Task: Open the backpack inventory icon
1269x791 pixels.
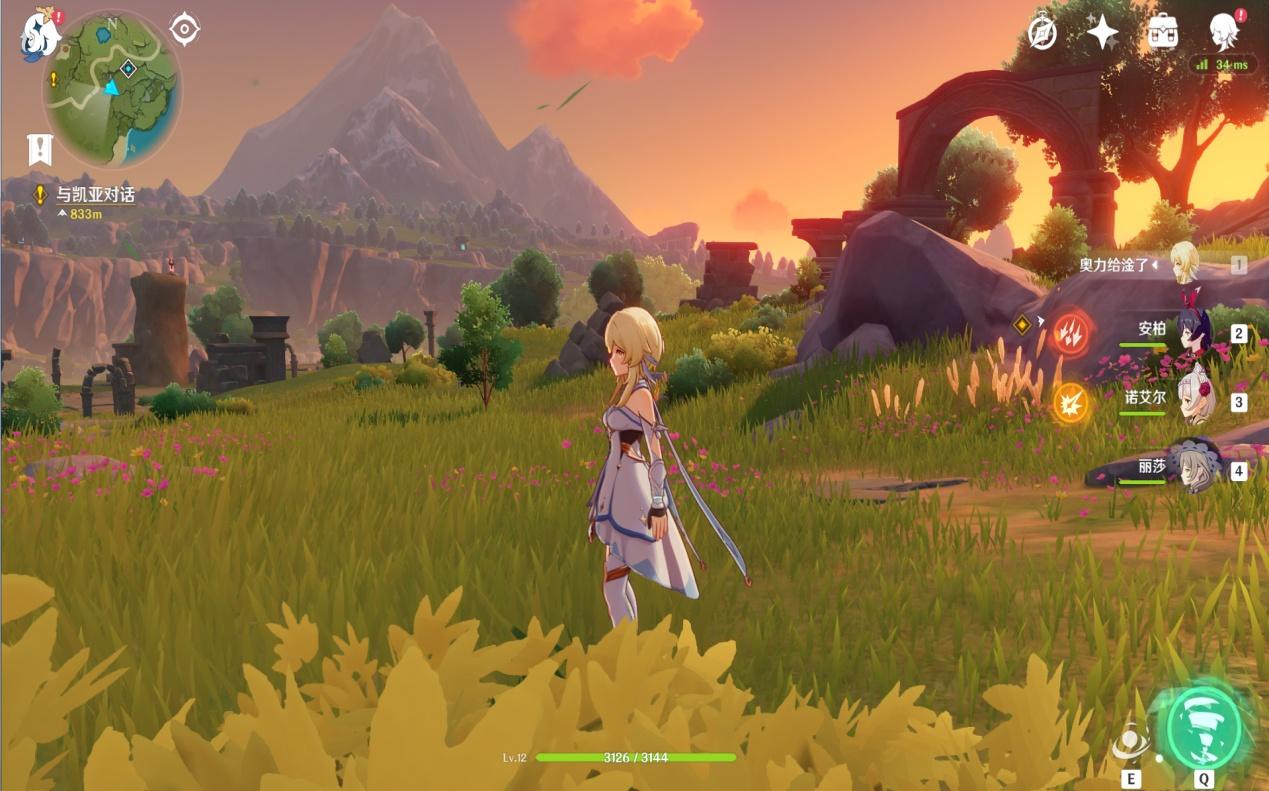Action: (x=1162, y=33)
